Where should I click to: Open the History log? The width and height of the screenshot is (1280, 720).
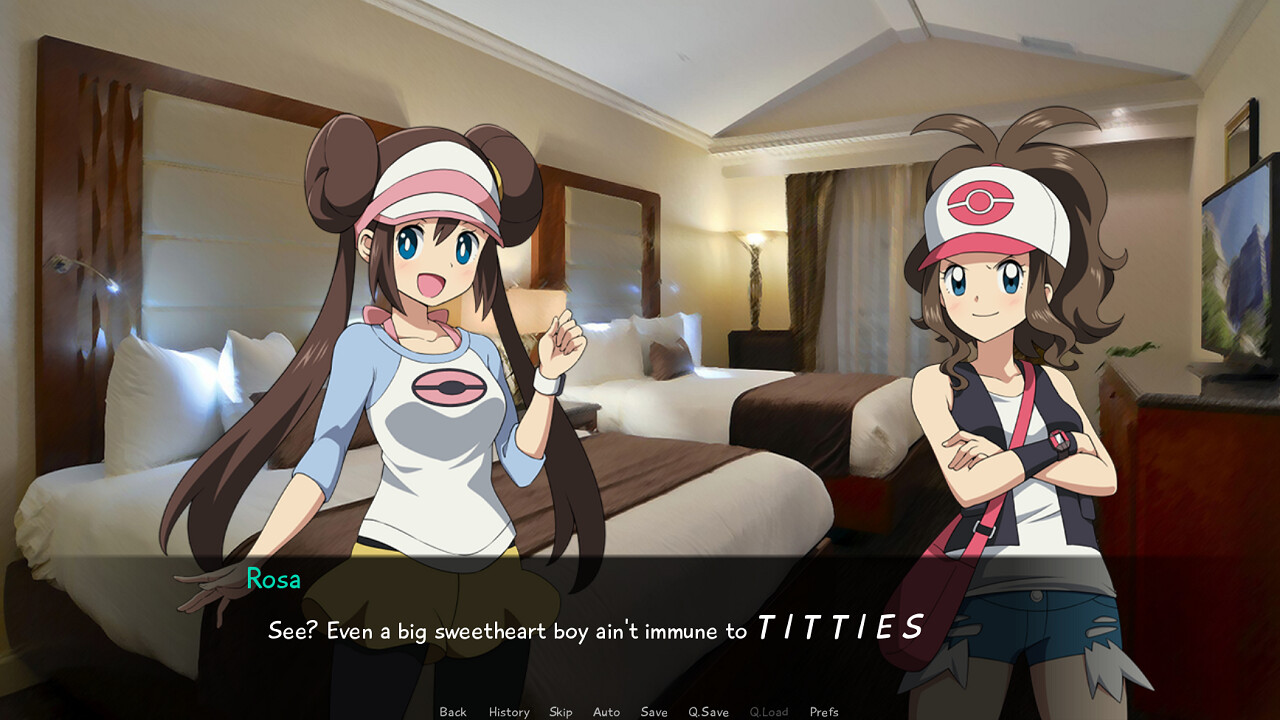coord(508,712)
